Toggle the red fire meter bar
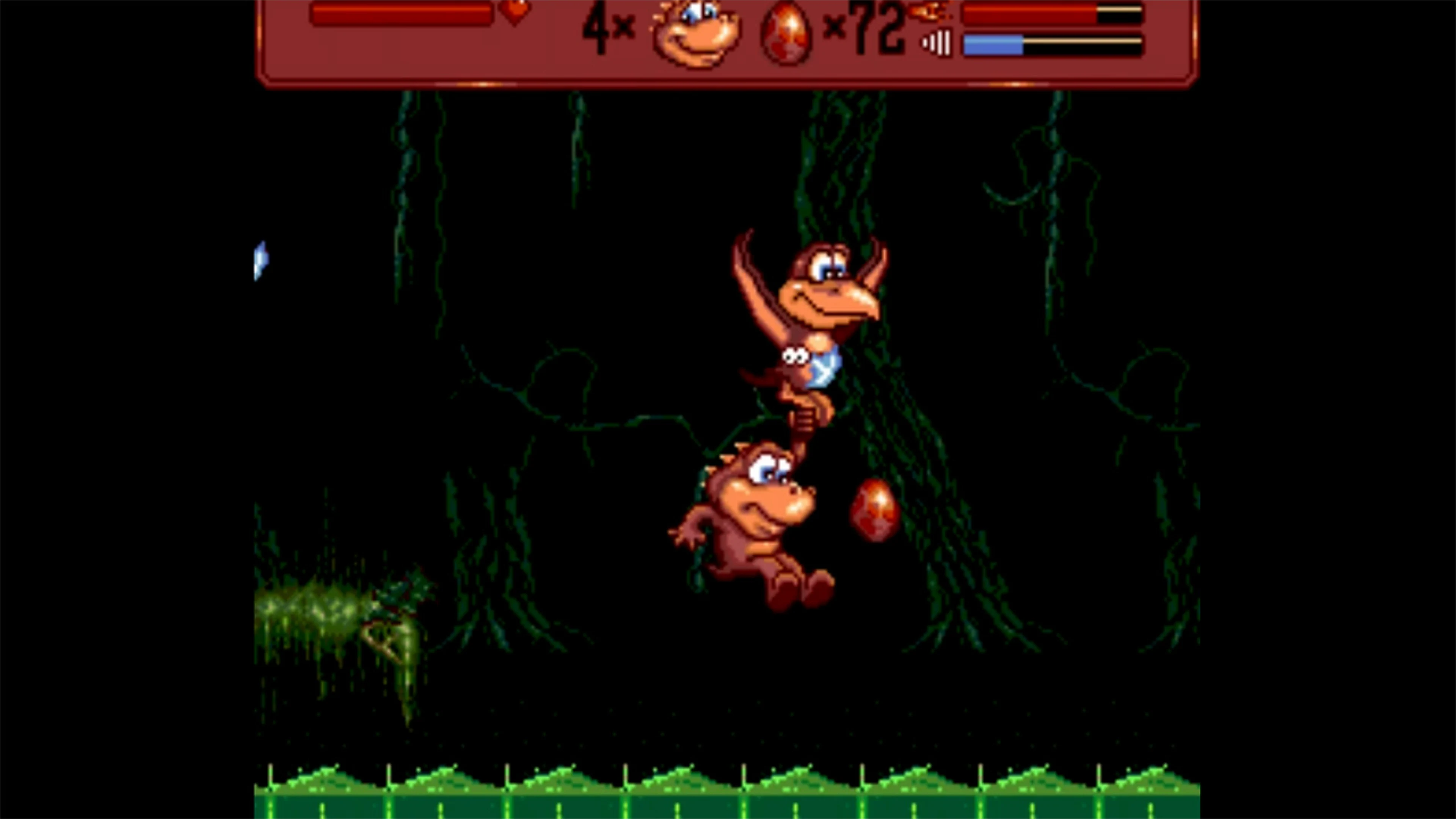This screenshot has height=819, width=1456. tap(1046, 14)
